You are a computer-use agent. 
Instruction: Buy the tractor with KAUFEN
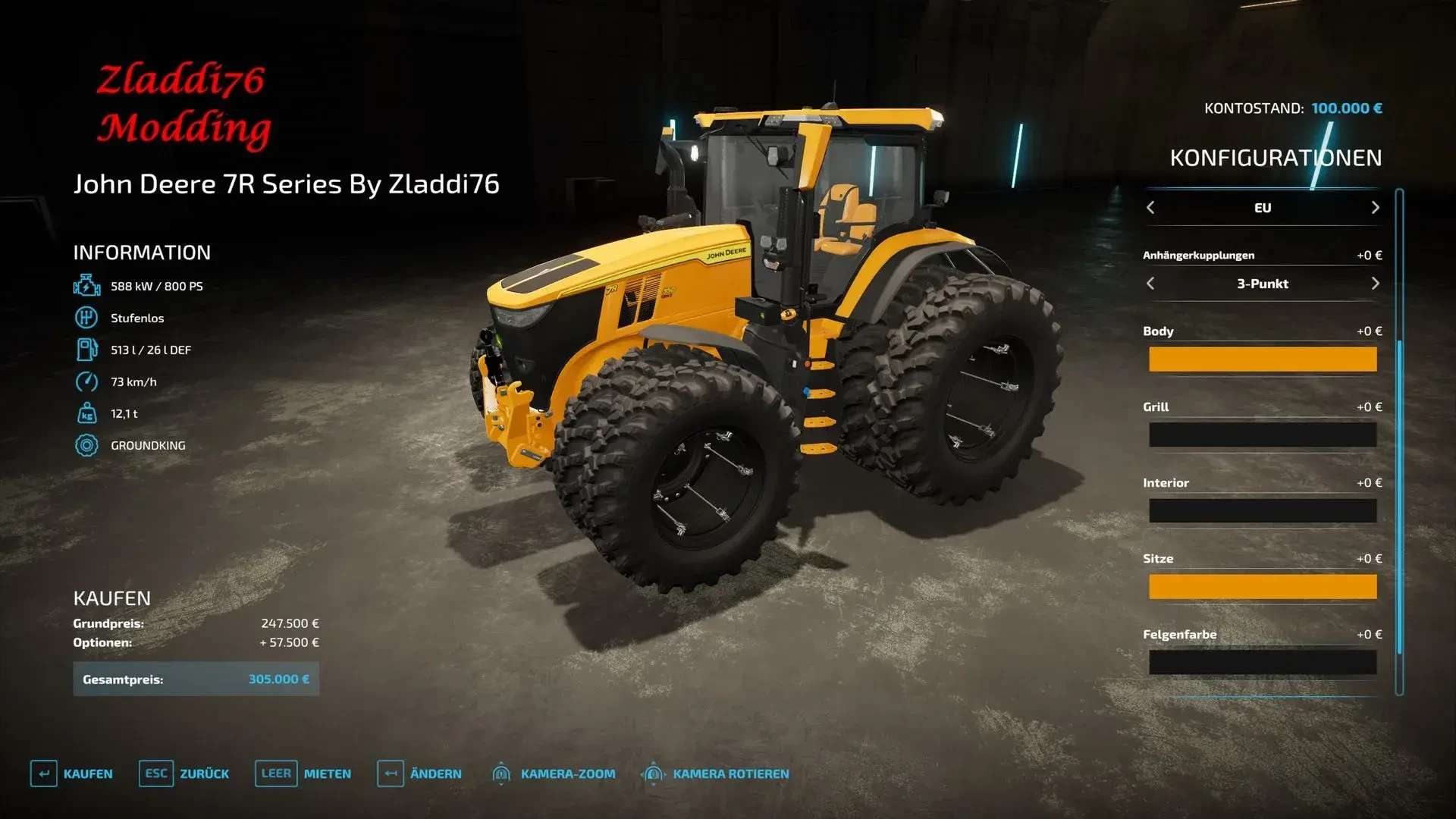click(71, 773)
